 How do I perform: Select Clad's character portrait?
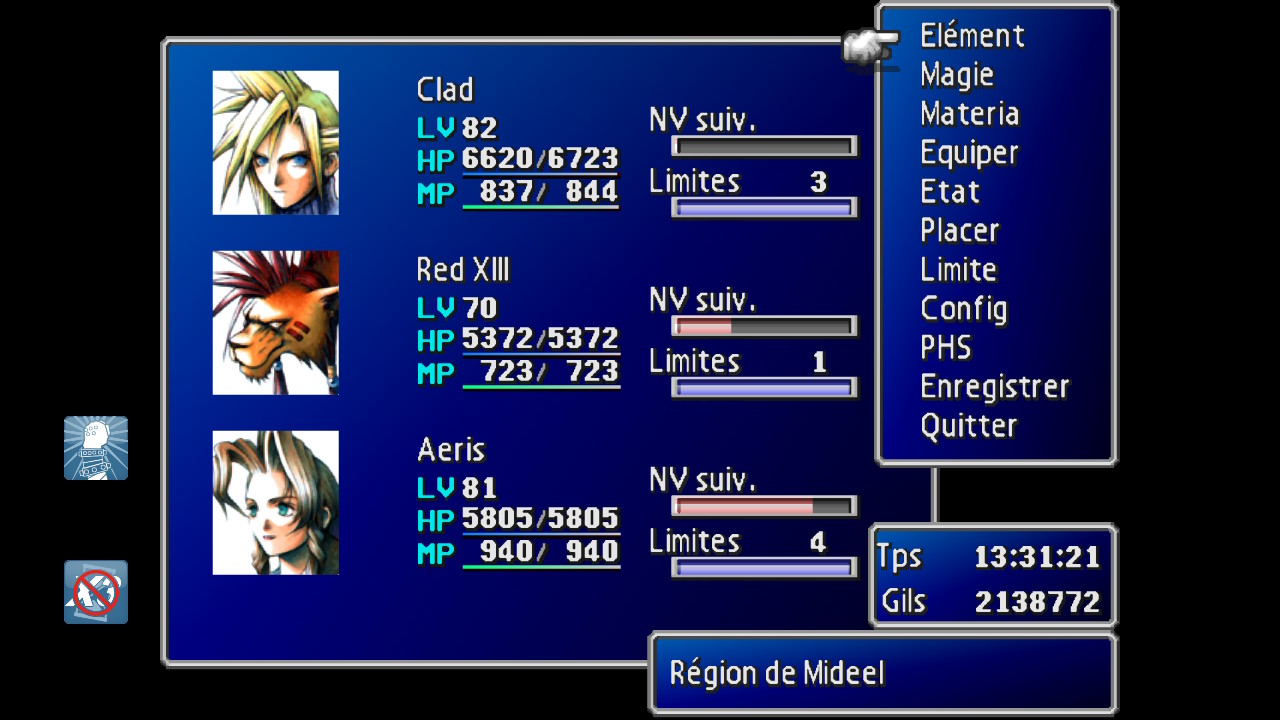(x=276, y=143)
